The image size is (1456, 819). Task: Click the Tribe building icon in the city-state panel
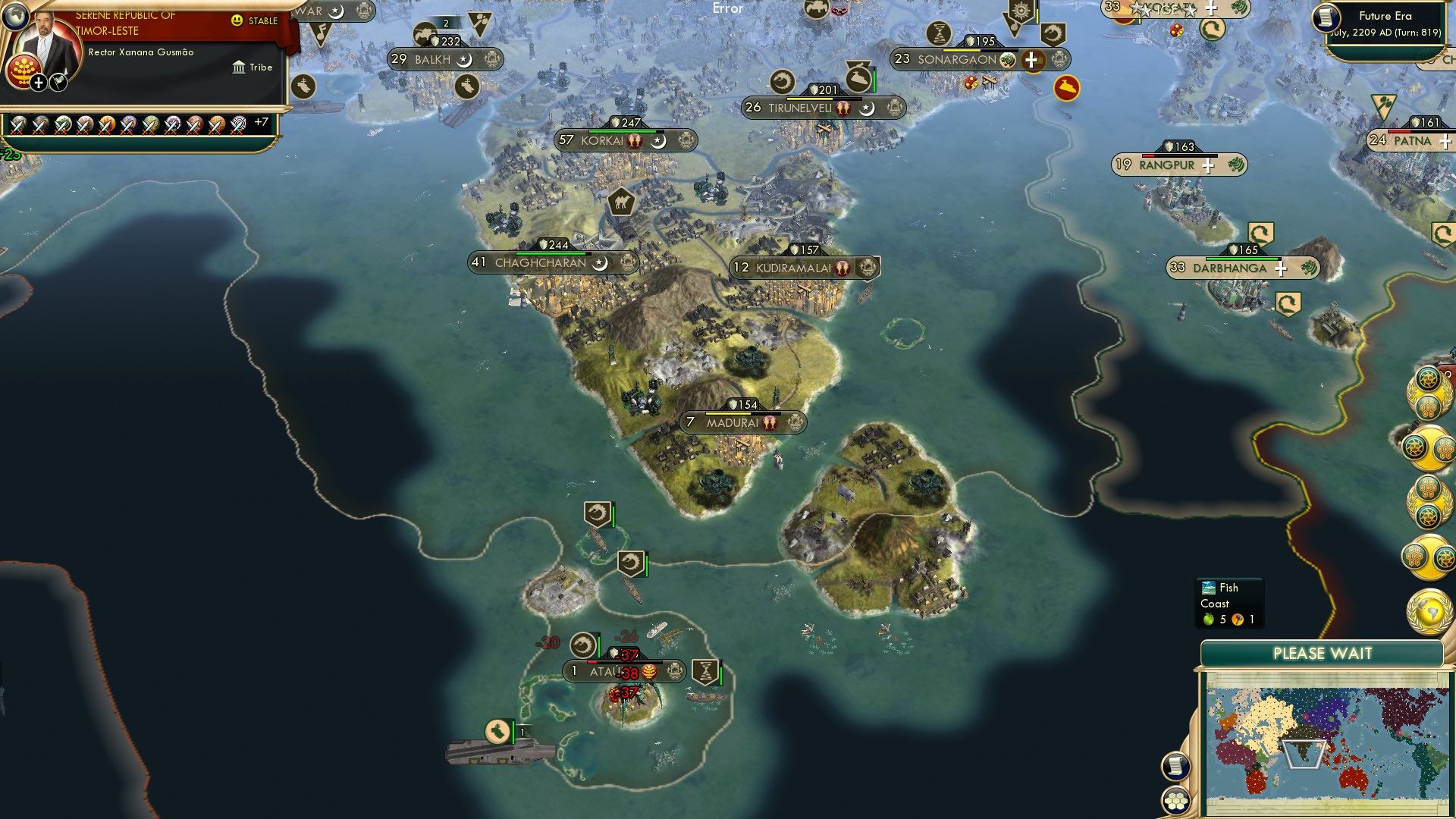click(239, 67)
